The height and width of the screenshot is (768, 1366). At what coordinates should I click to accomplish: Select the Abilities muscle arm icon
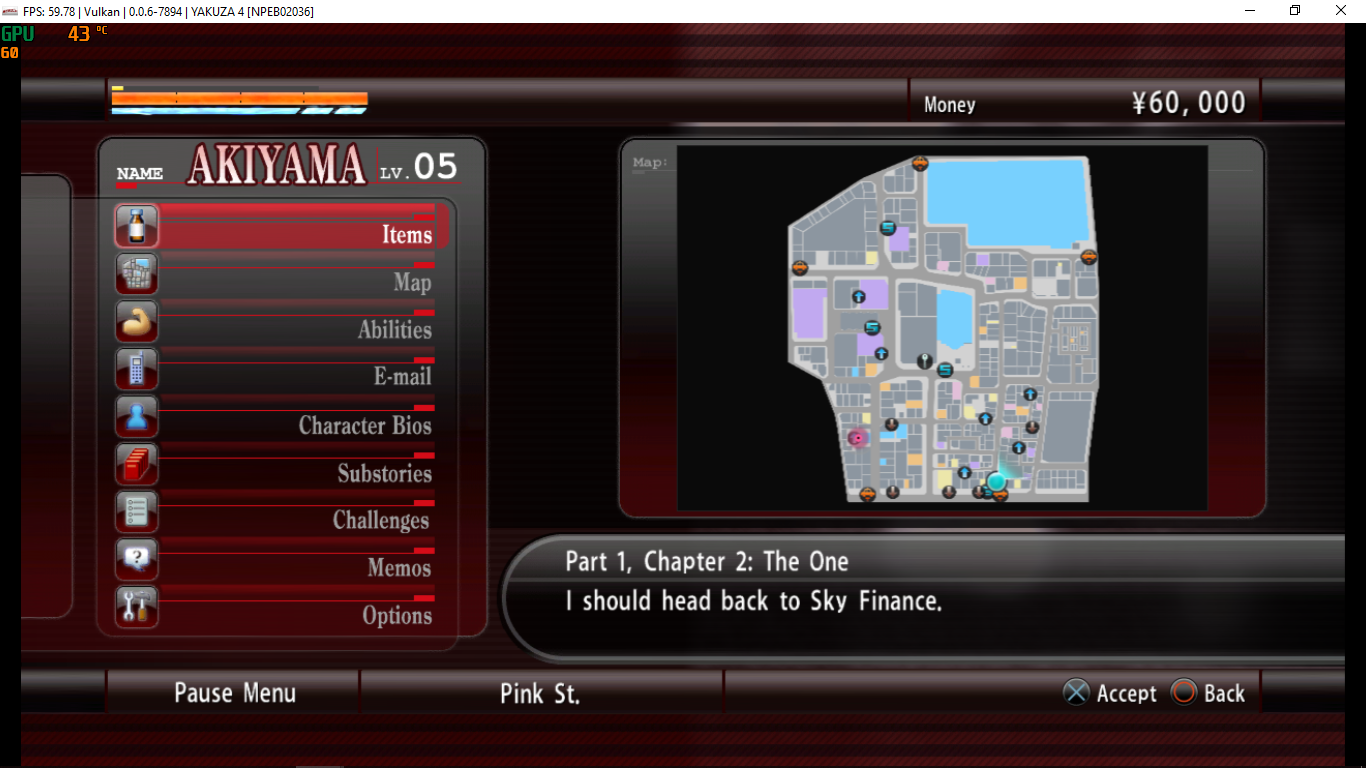[136, 321]
